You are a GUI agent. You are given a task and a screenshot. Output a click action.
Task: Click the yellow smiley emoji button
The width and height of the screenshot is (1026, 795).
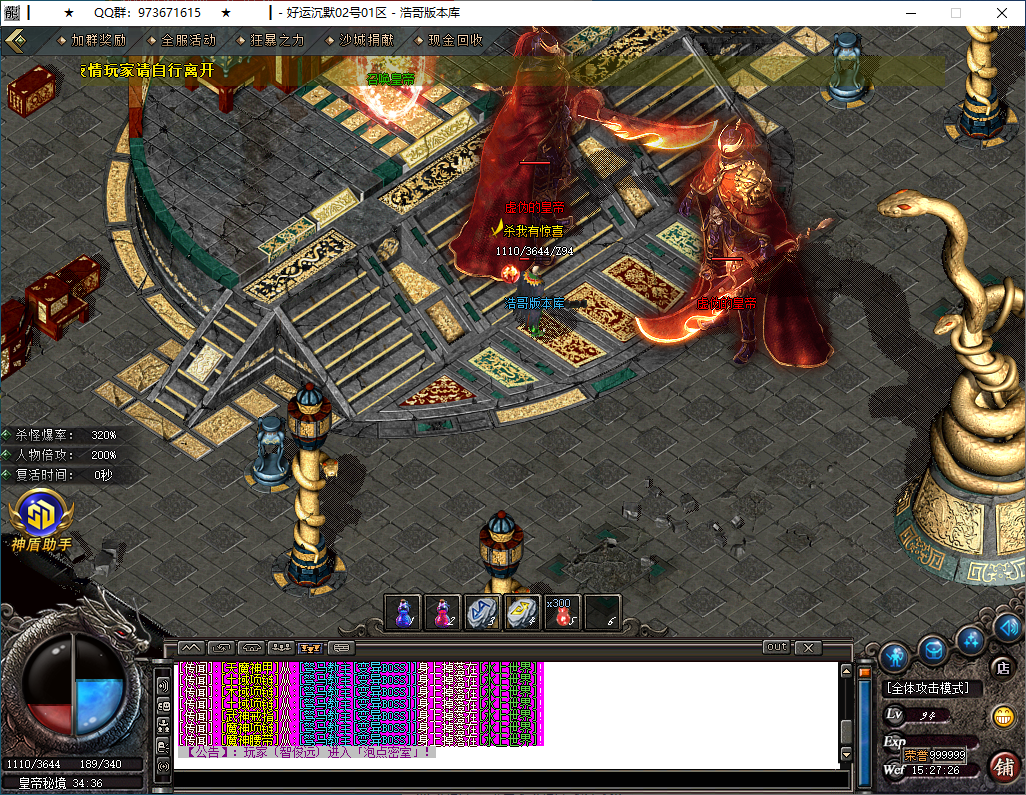coord(1002,716)
